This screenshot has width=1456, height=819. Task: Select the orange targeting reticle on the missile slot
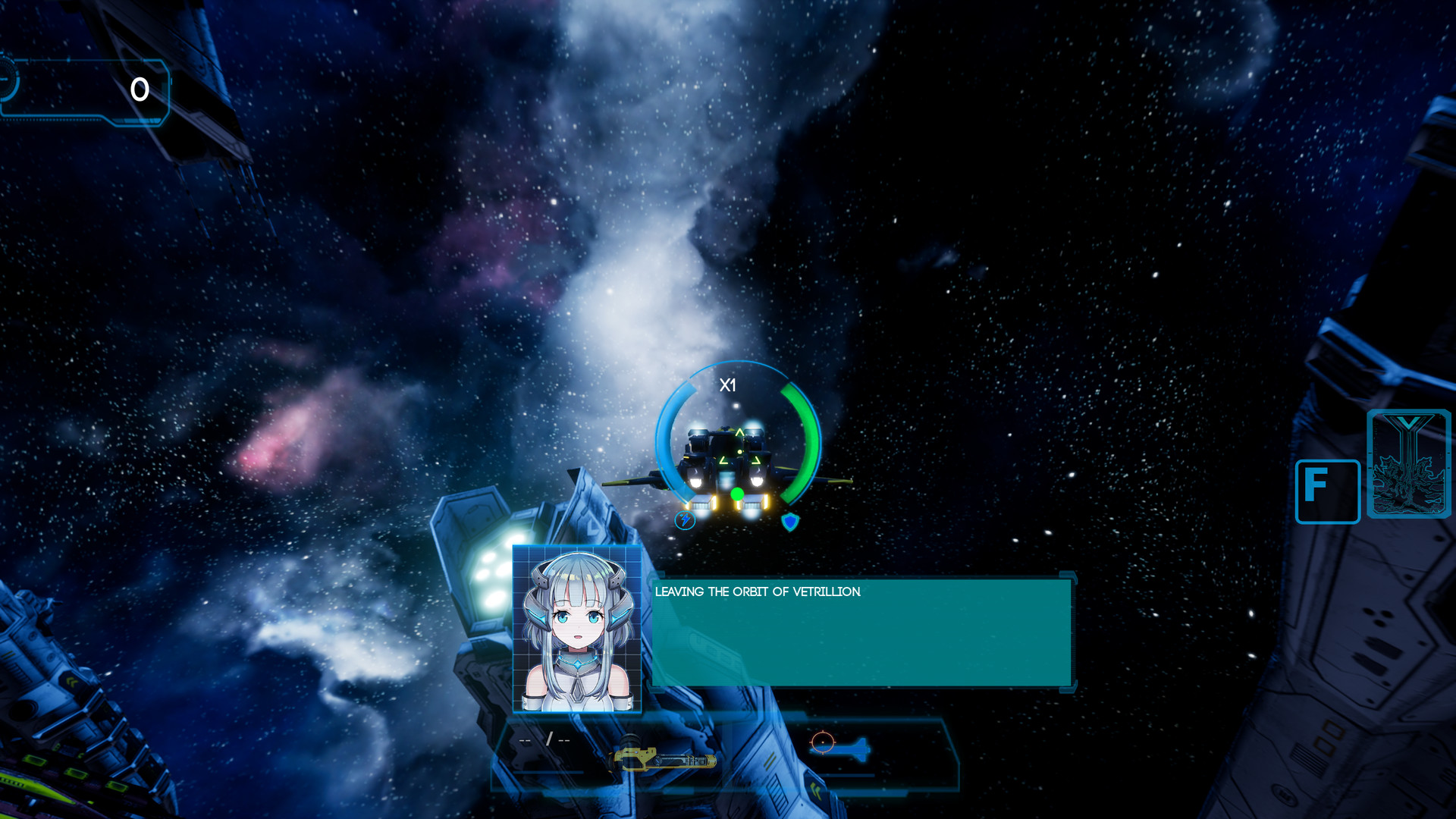(825, 742)
